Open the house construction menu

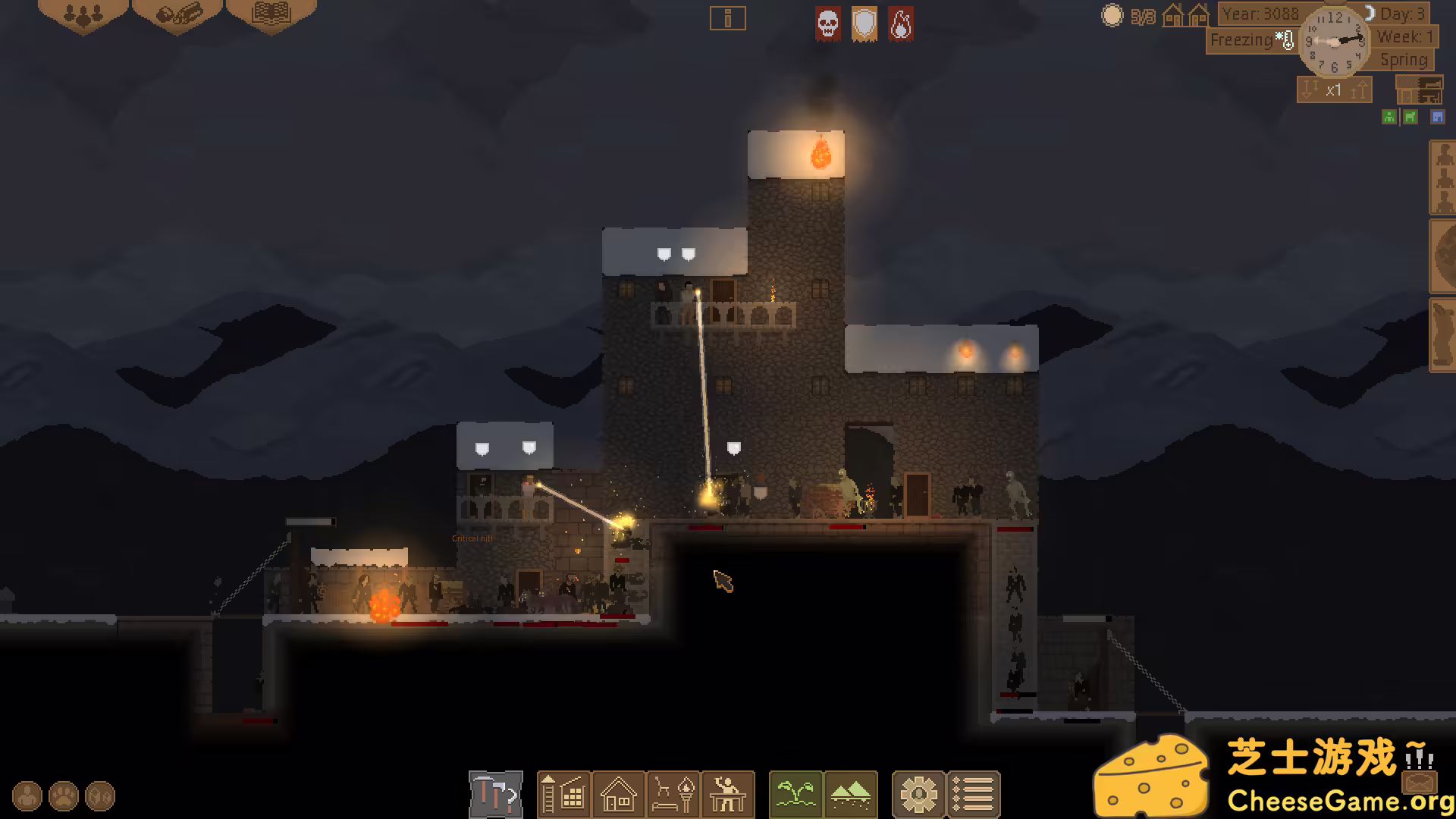coord(618,795)
